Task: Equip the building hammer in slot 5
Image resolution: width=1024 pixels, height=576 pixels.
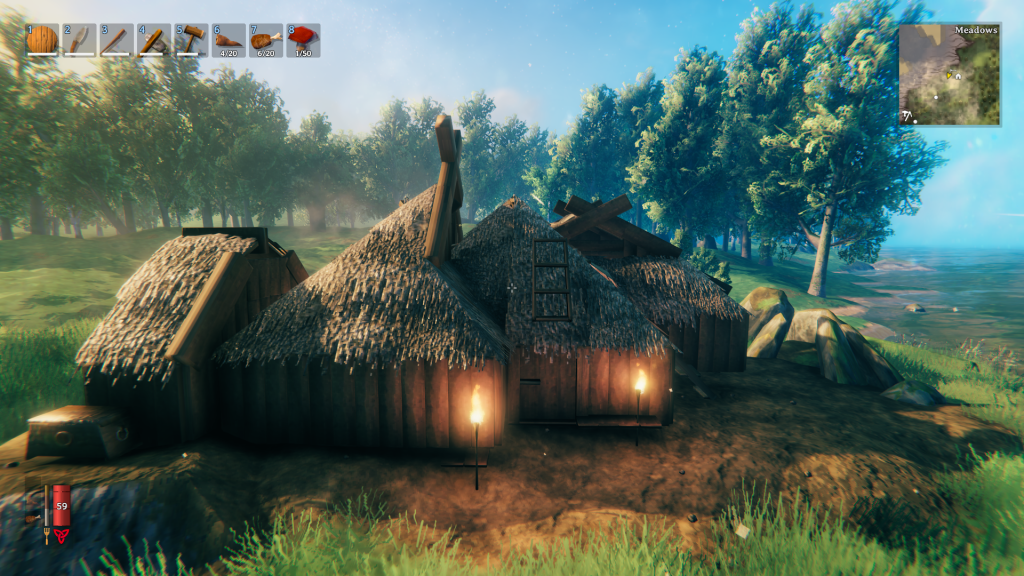Action: coord(191,40)
